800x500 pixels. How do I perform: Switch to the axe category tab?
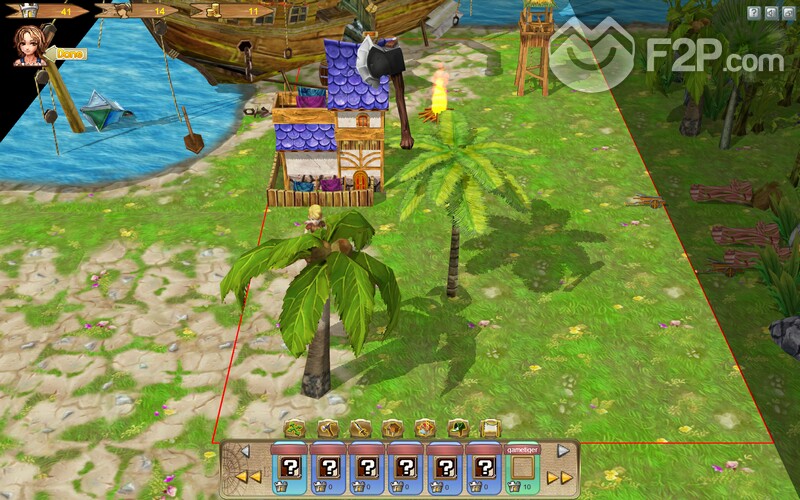click(326, 429)
